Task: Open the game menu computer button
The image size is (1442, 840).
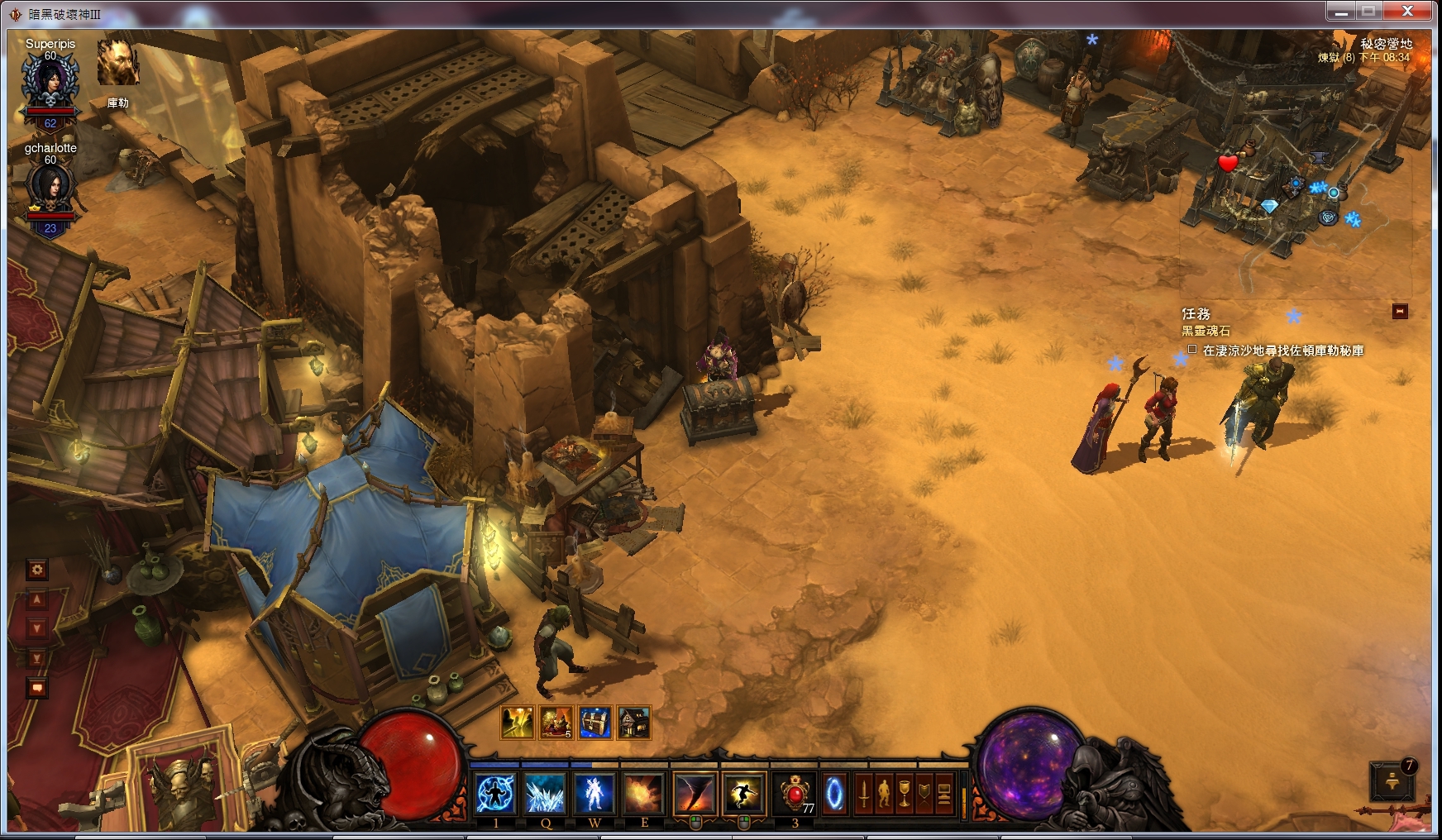Action: tap(943, 795)
